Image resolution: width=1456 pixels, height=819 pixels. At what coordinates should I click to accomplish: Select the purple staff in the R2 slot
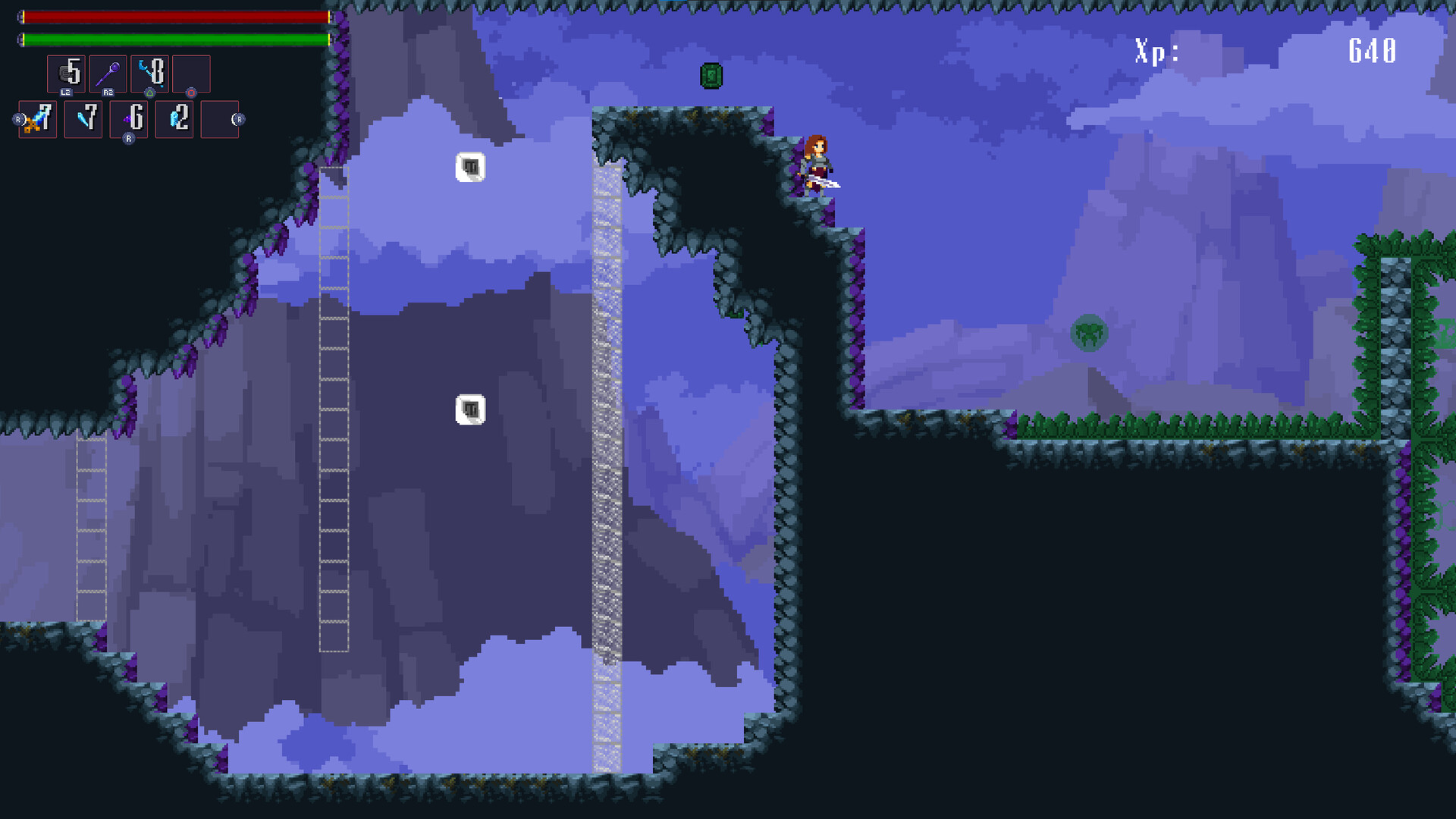(x=108, y=73)
